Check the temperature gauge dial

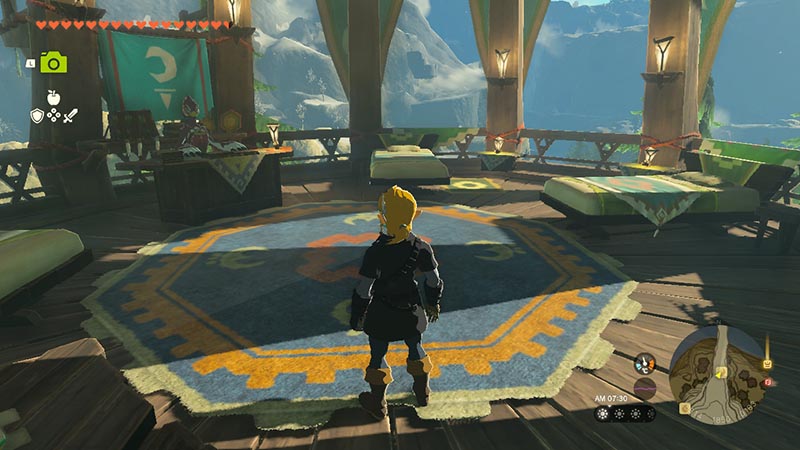tap(645, 364)
